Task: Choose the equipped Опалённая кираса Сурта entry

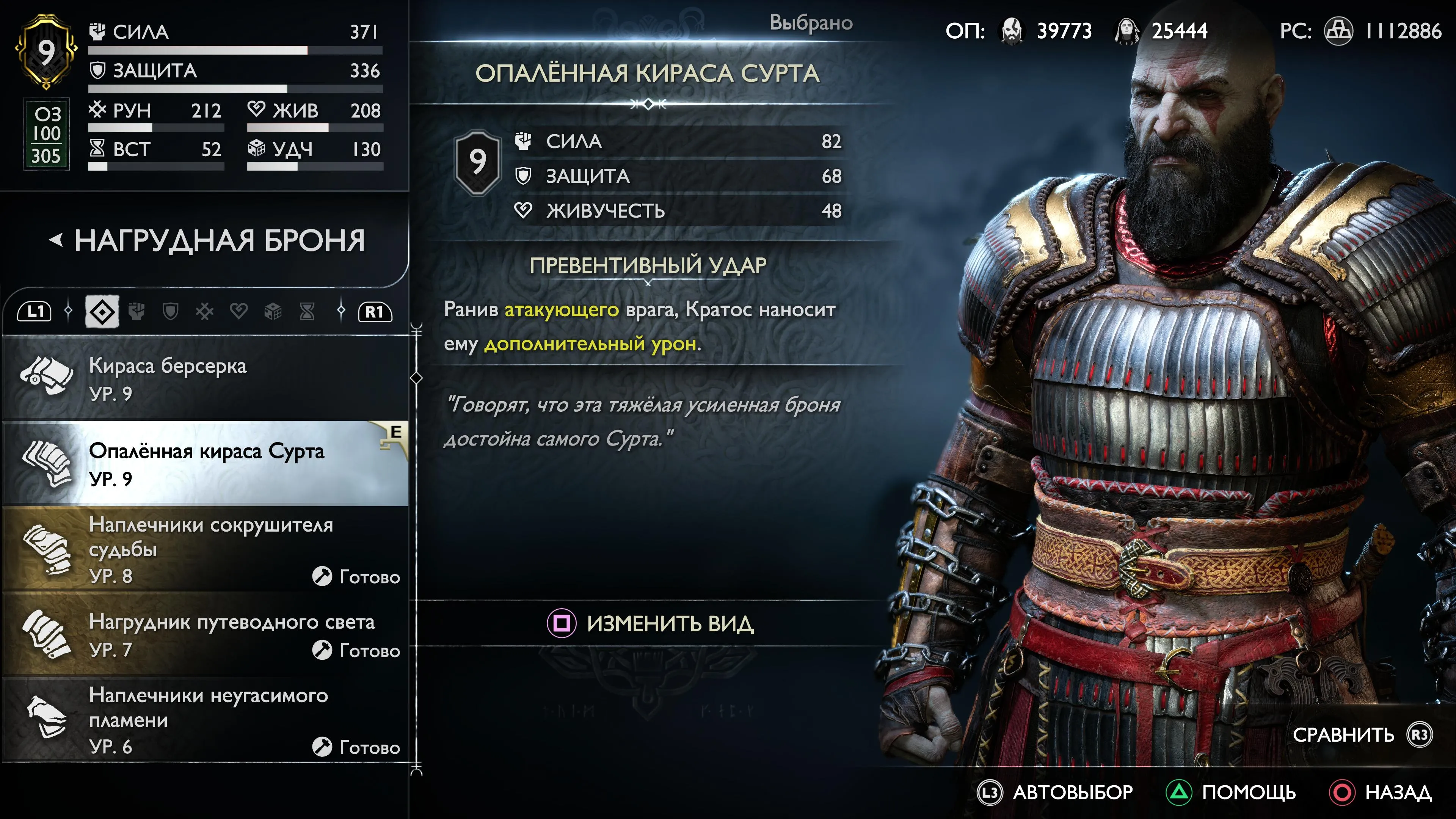Action: [205, 463]
